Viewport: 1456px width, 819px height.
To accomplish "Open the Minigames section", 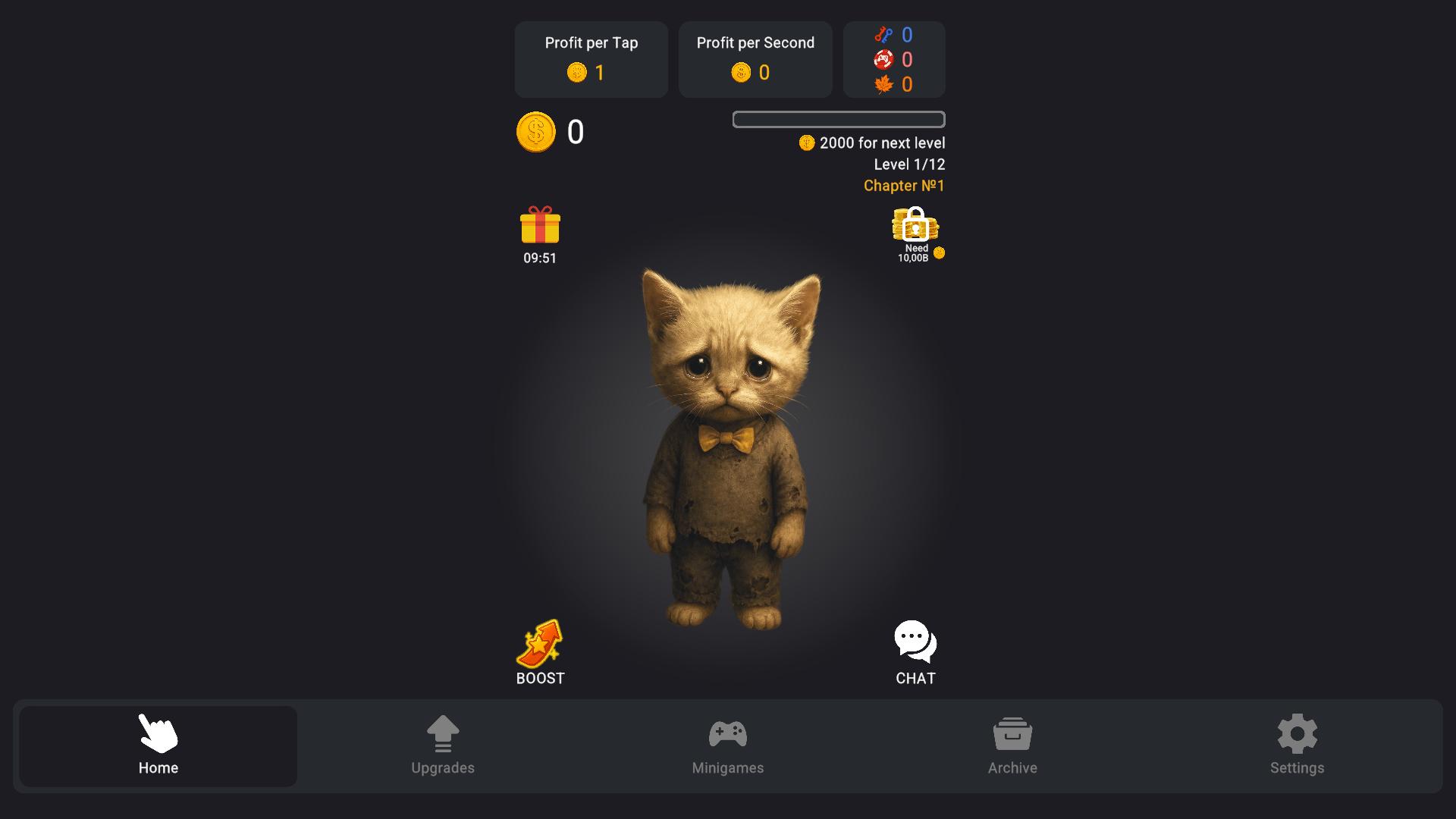I will point(728,746).
